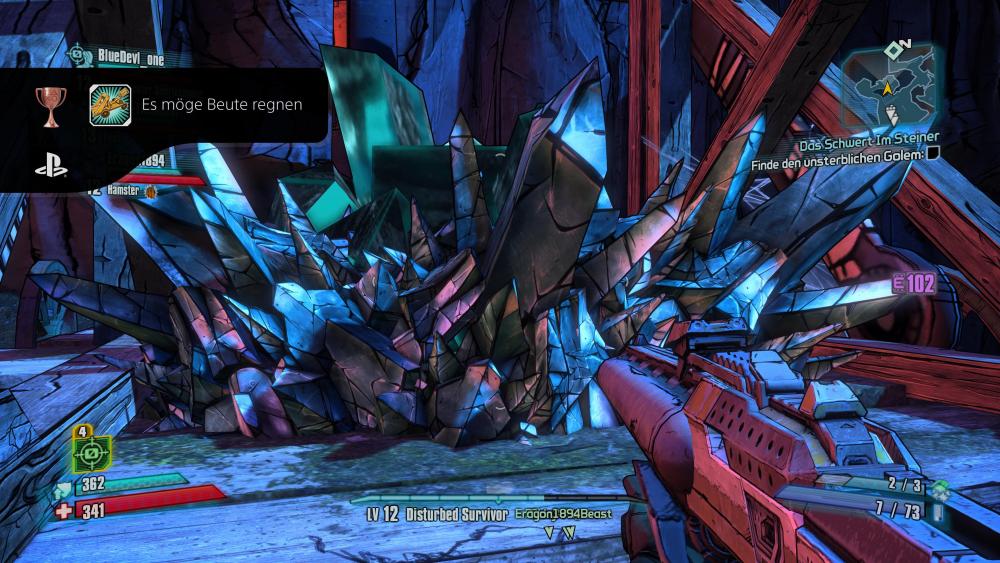The width and height of the screenshot is (1000, 563).
Task: Click the bronze trophy cup icon
Action: pos(49,105)
